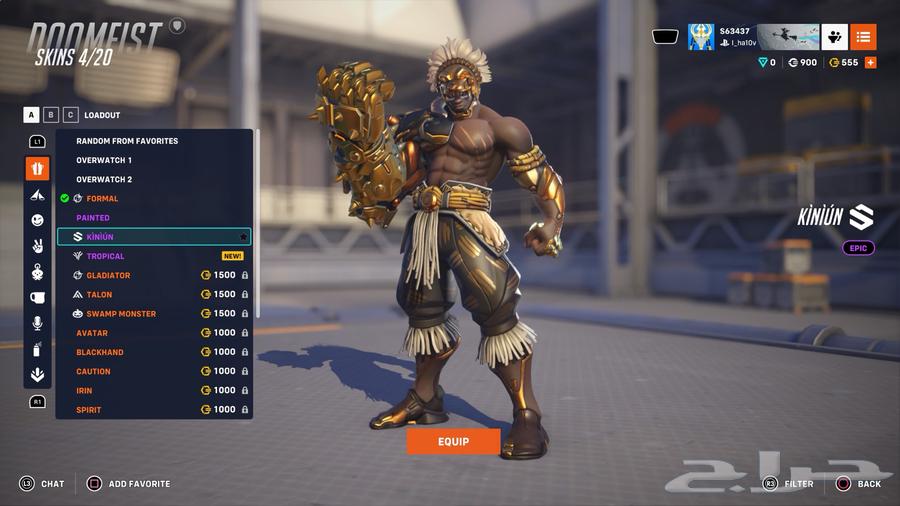Open the sprays category (spray can icon)
The height and width of the screenshot is (506, 900).
pyautogui.click(x=37, y=349)
